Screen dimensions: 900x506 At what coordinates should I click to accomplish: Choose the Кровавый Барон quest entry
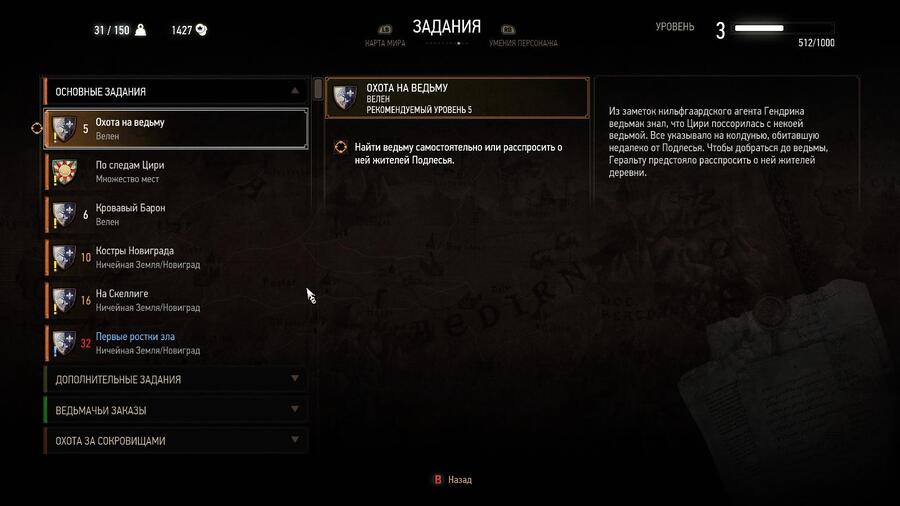coord(175,214)
